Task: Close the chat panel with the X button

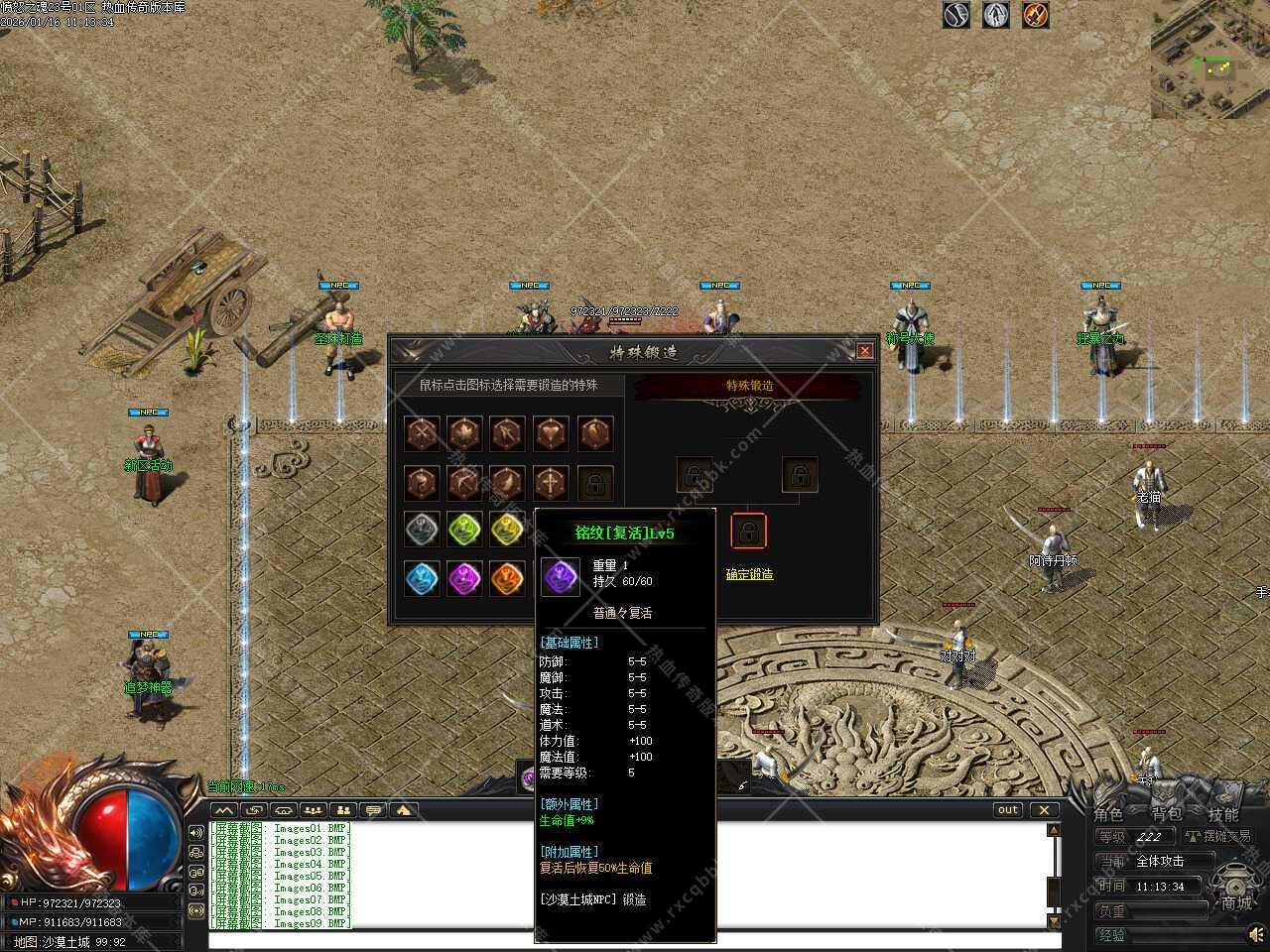Action: click(x=1044, y=810)
